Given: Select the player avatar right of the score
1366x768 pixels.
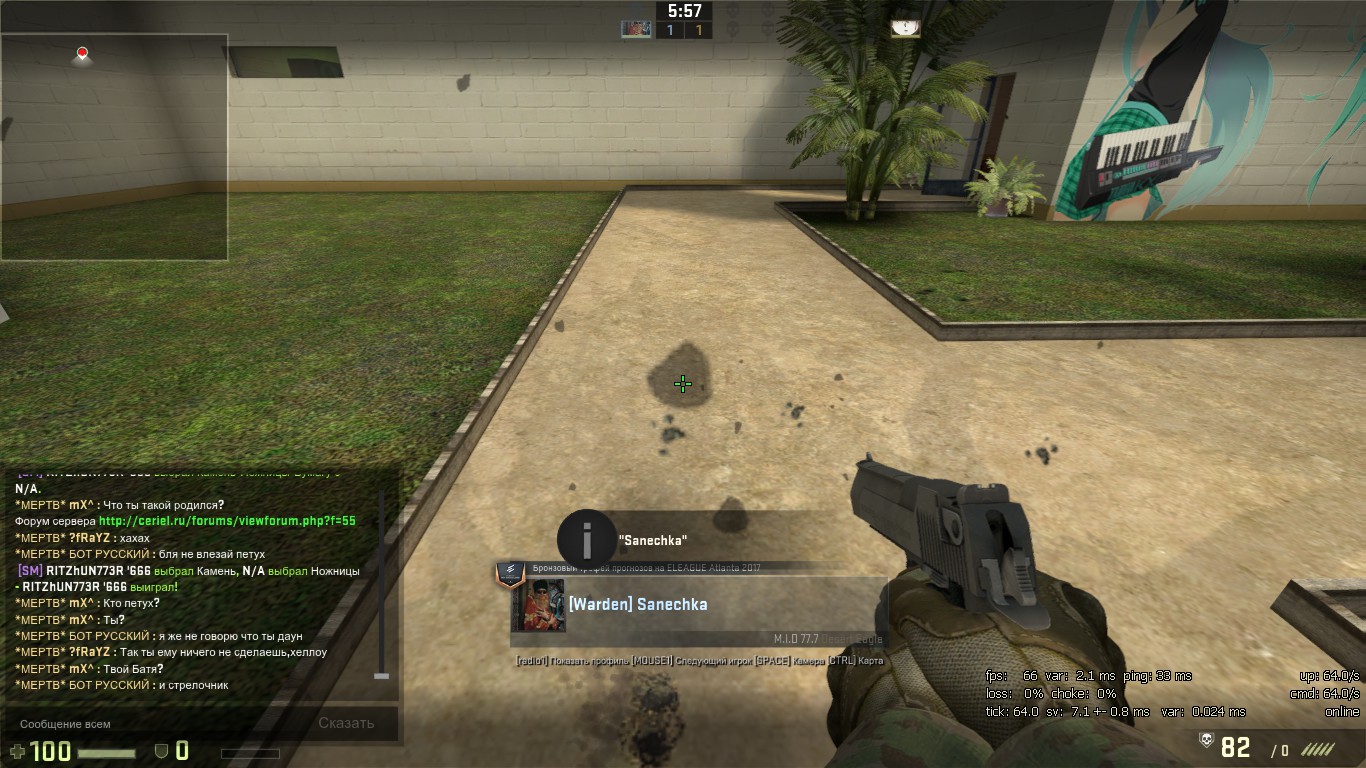Looking at the screenshot, I should point(905,29).
